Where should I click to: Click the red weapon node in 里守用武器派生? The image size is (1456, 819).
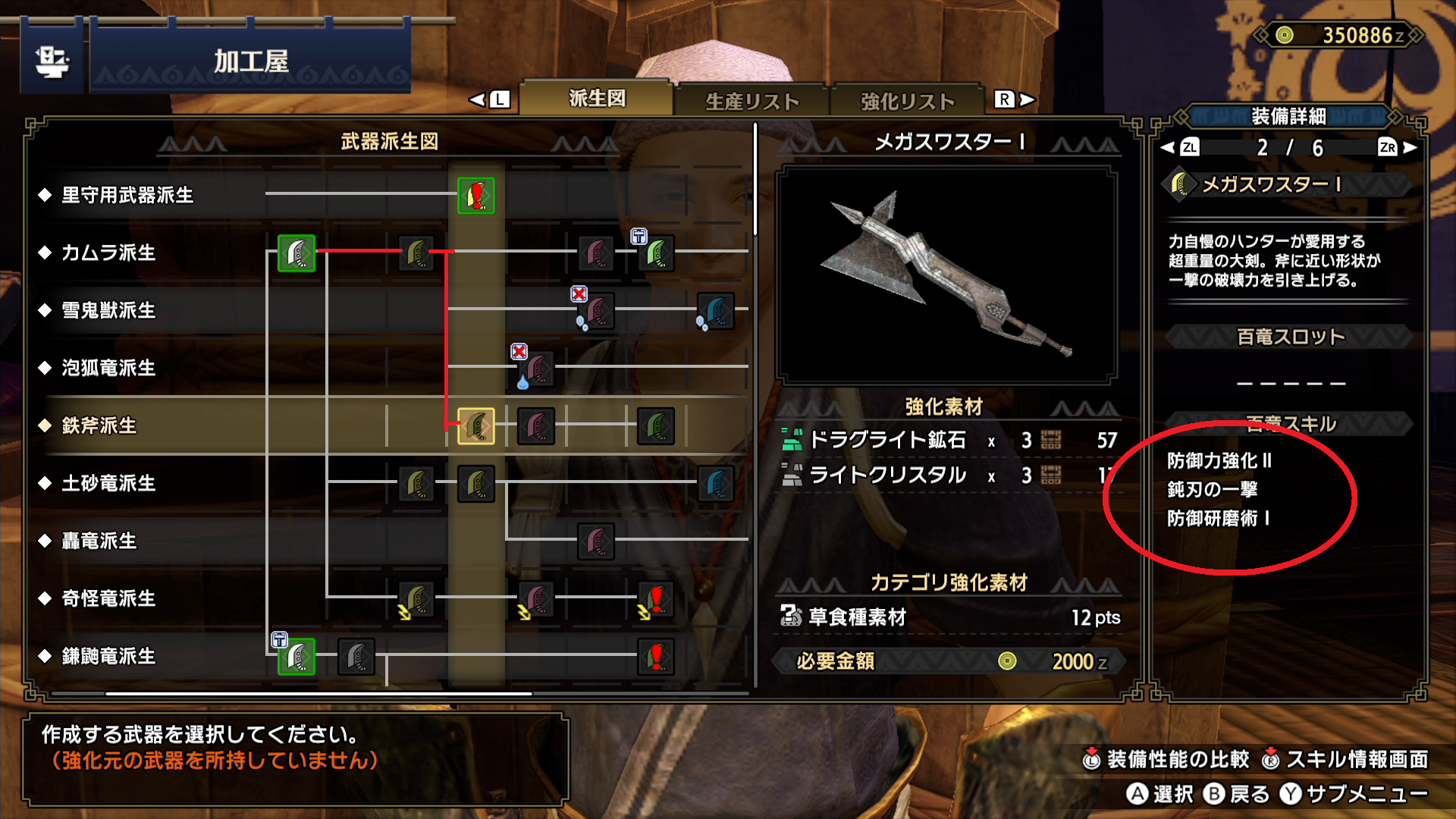pyautogui.click(x=476, y=196)
